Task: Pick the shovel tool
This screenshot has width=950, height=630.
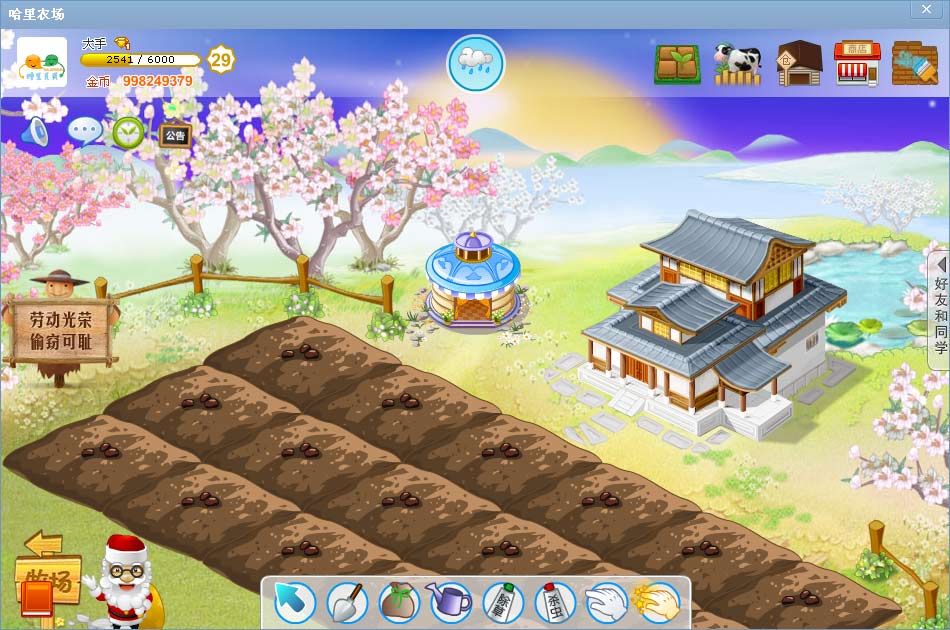Action: pyautogui.click(x=347, y=602)
